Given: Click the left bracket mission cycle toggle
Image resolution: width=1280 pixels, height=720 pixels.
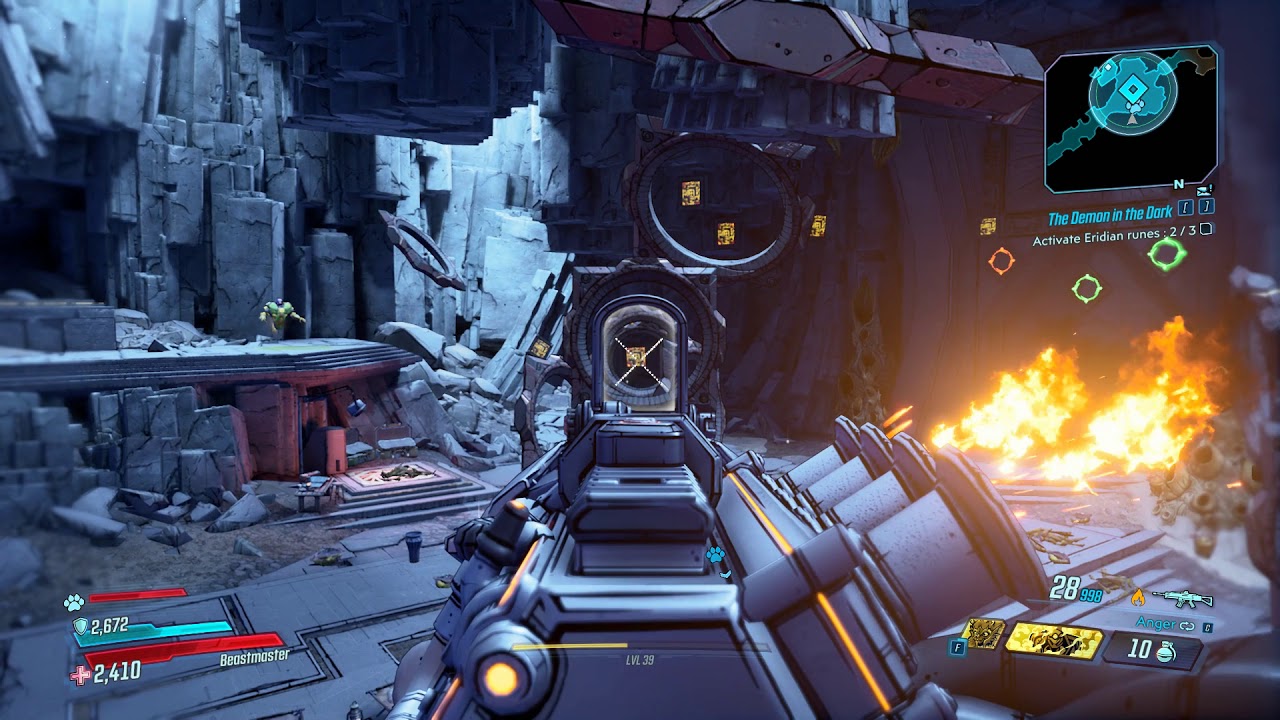Looking at the screenshot, I should (x=1185, y=209).
